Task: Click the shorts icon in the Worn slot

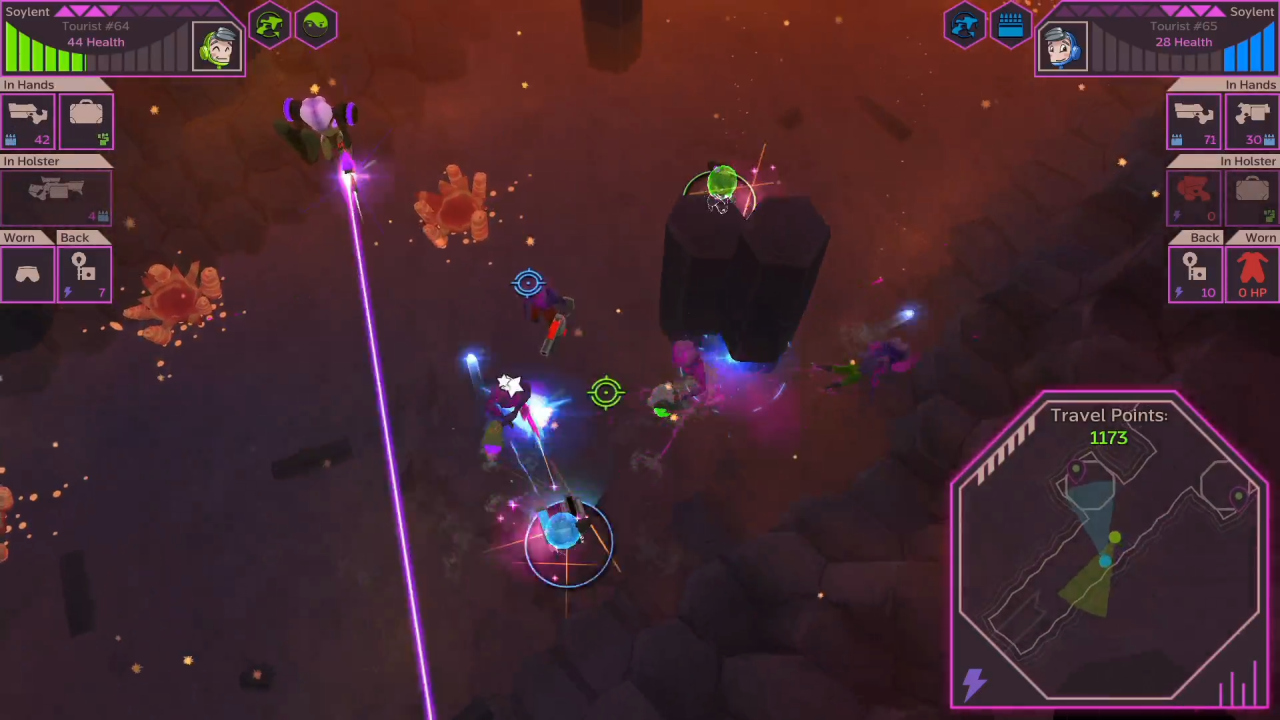Action: (x=27, y=272)
